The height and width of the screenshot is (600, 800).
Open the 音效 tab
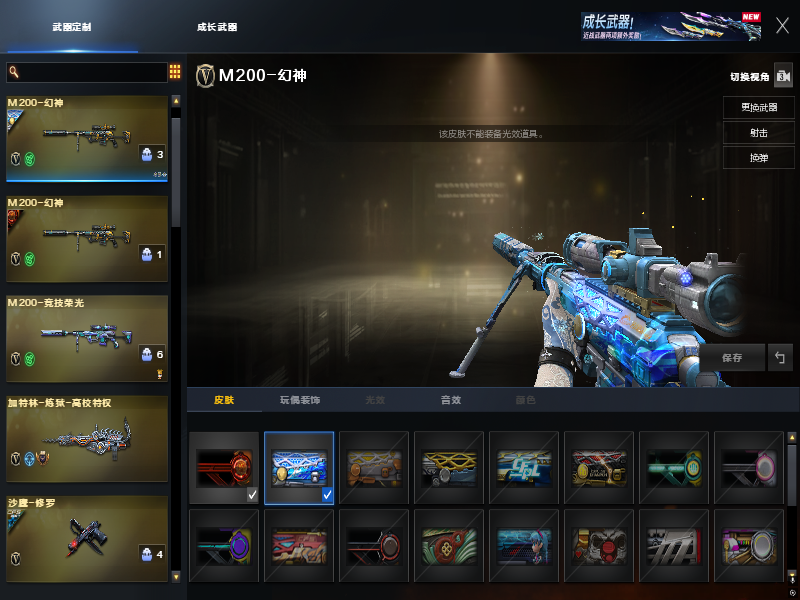[451, 400]
